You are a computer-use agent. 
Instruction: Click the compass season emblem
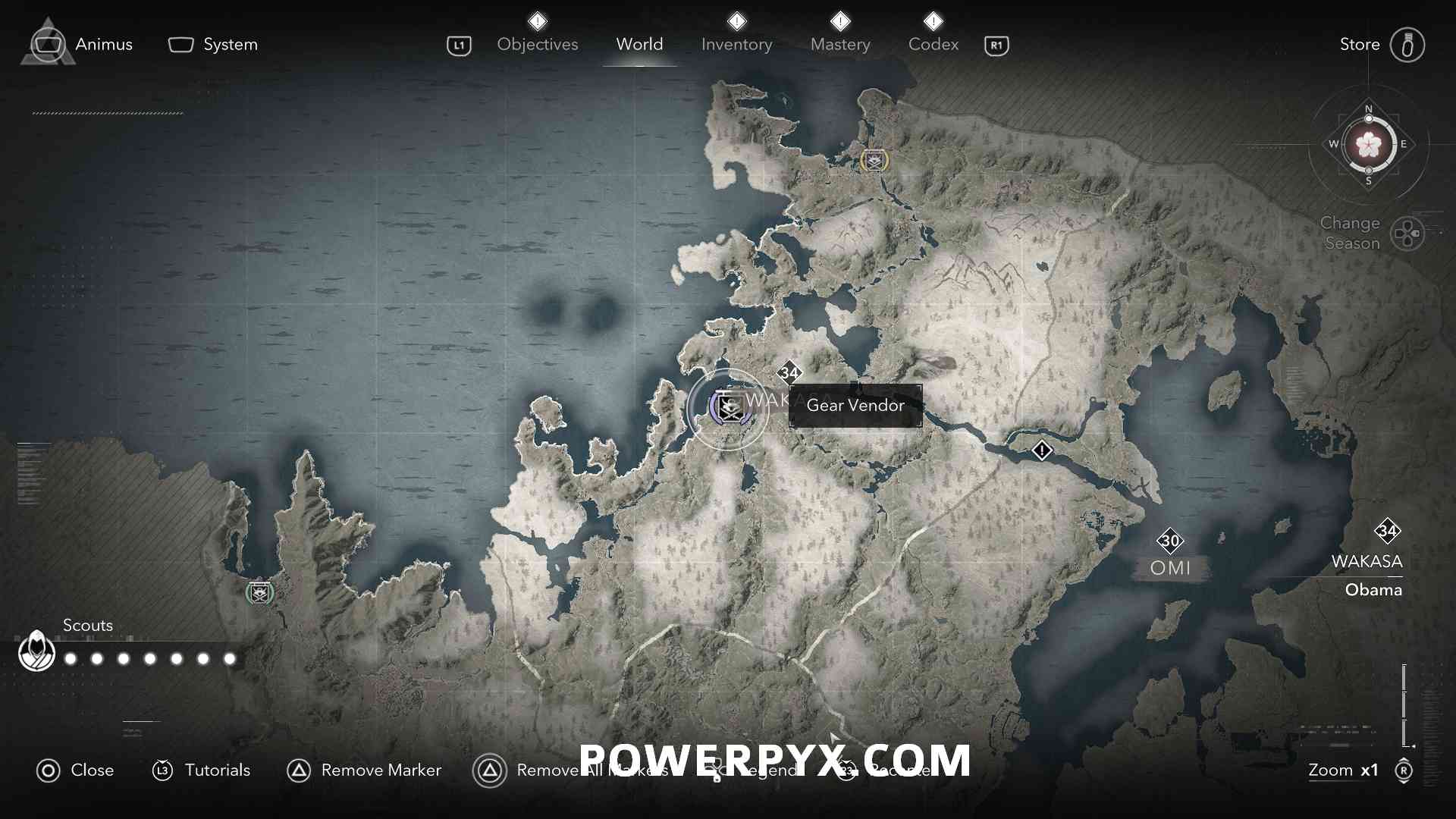(1369, 144)
